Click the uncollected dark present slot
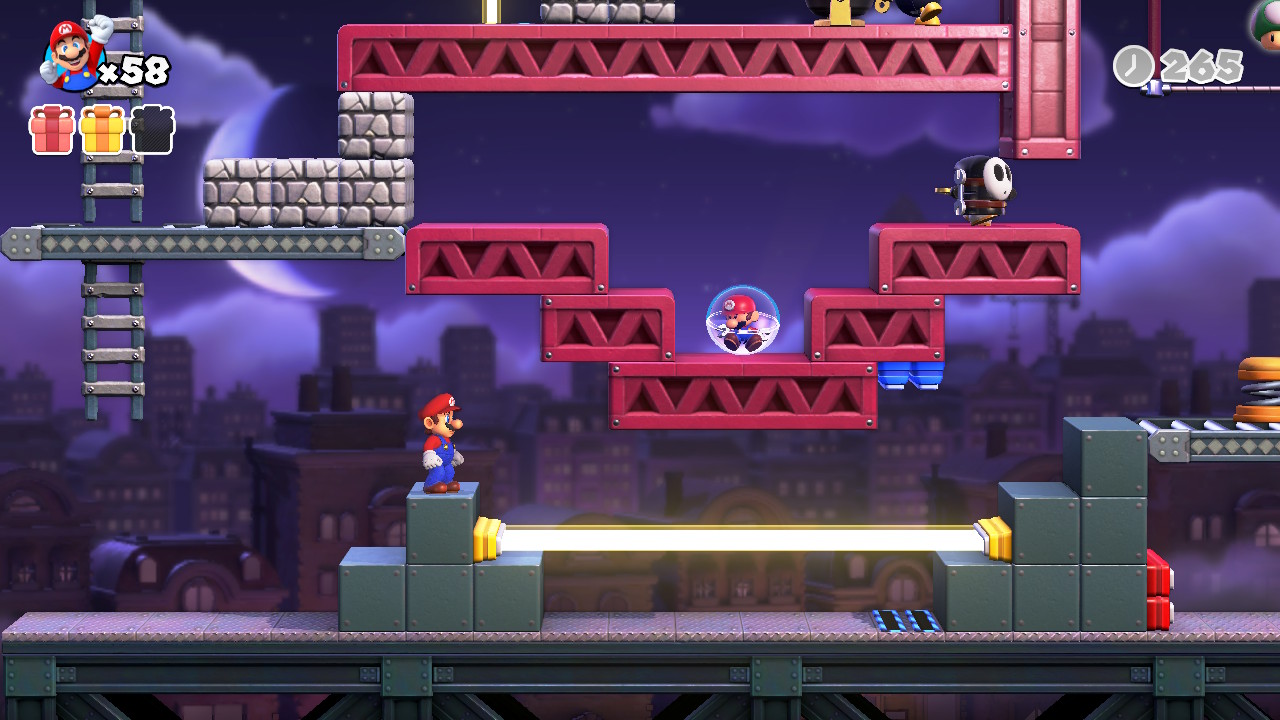1280x720 pixels. [153, 130]
